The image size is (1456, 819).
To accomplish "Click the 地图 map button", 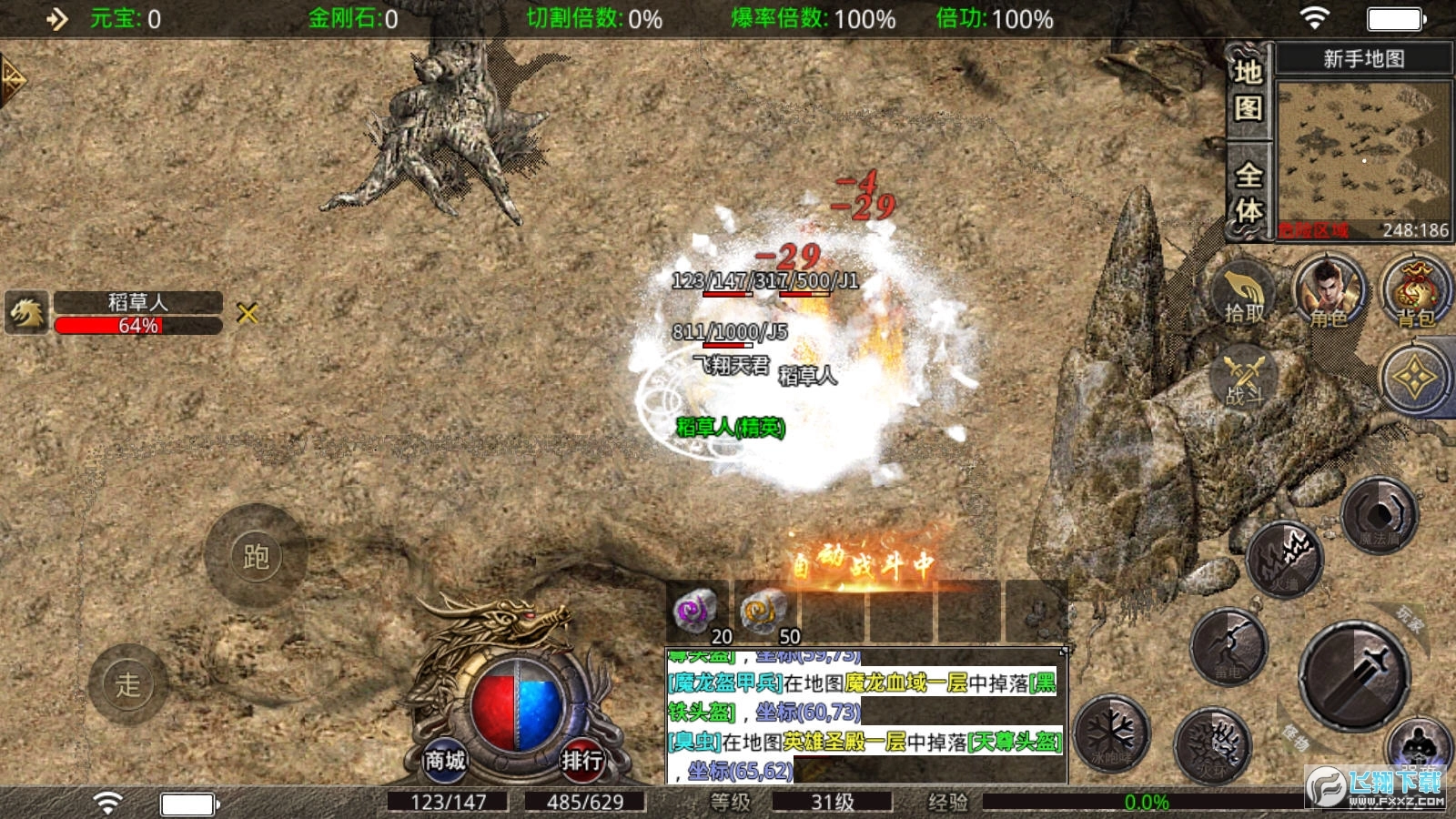I will click(x=1248, y=90).
